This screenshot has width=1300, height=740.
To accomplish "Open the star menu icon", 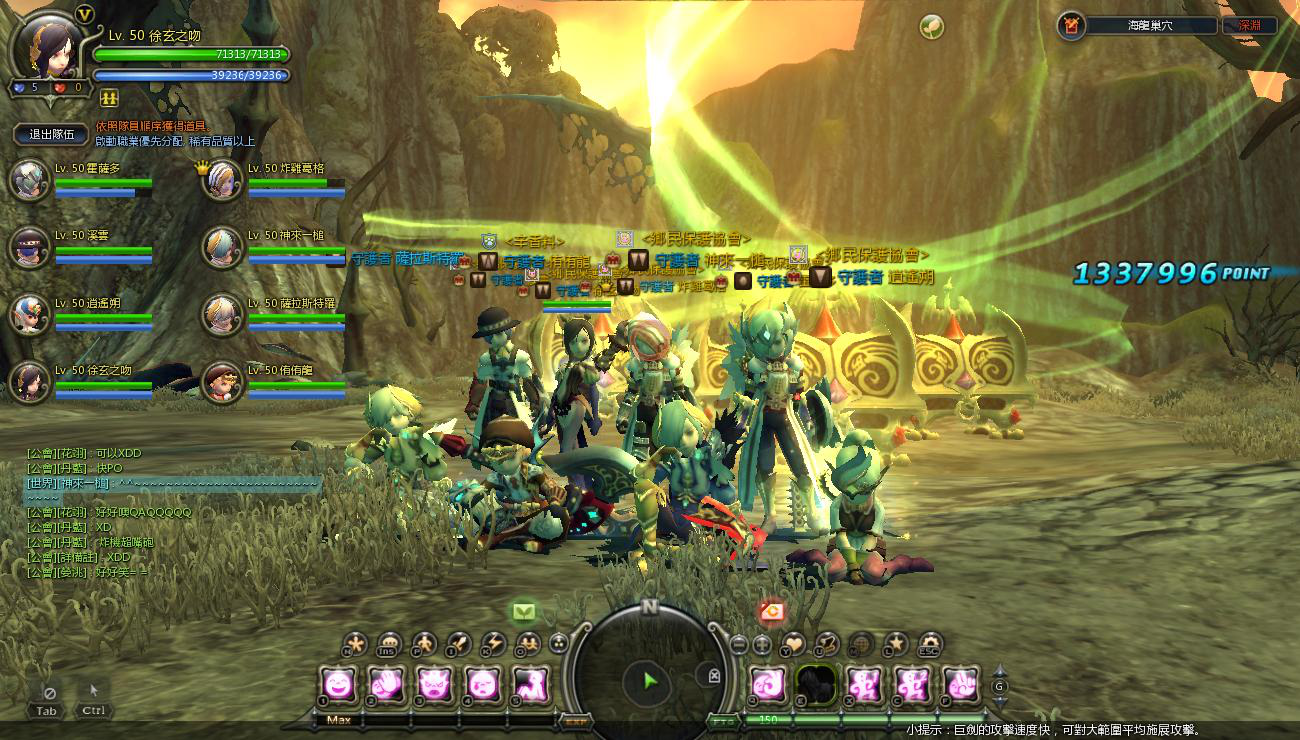I will (897, 644).
